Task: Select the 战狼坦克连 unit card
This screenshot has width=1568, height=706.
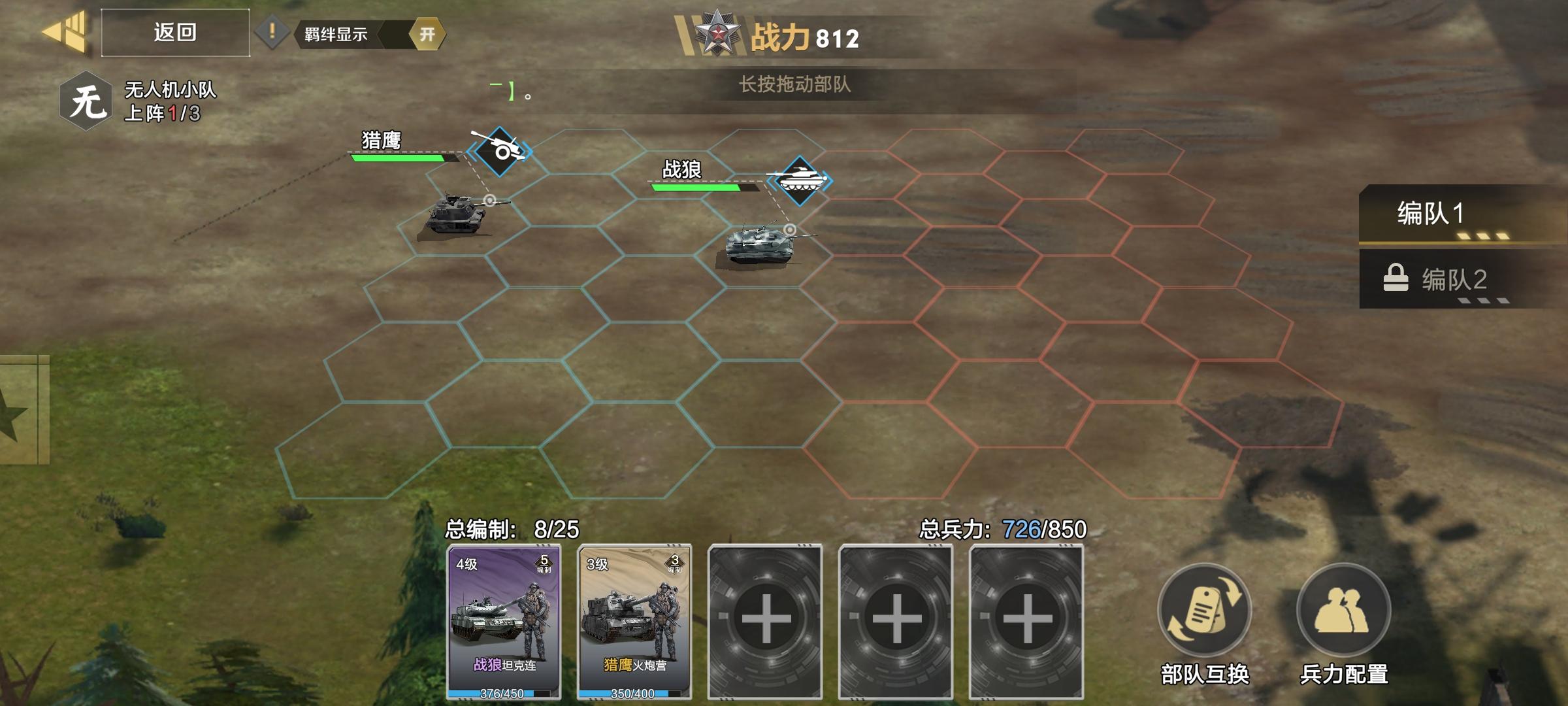Action: (x=503, y=621)
